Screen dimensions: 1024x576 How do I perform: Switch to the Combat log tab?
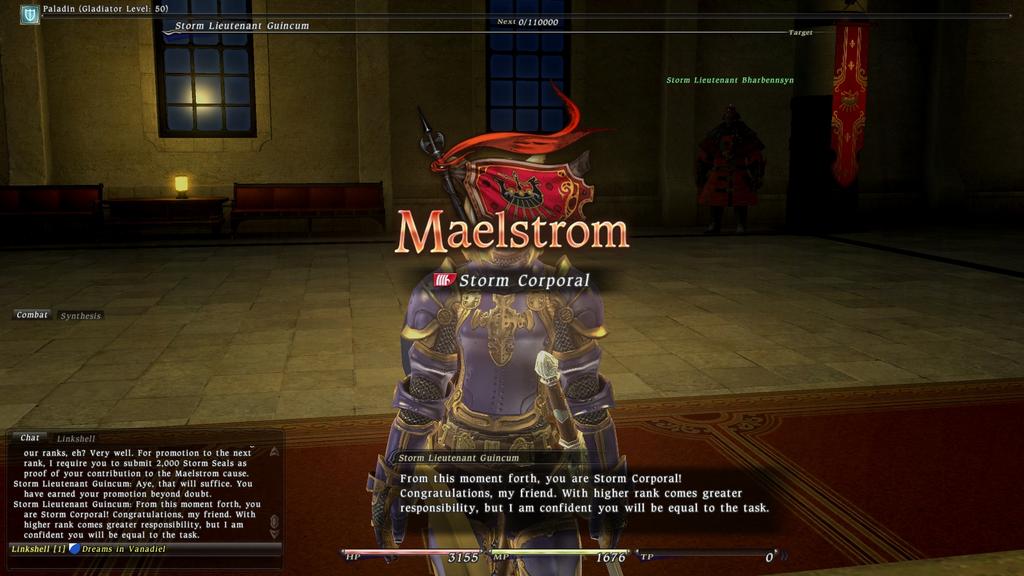(32, 315)
